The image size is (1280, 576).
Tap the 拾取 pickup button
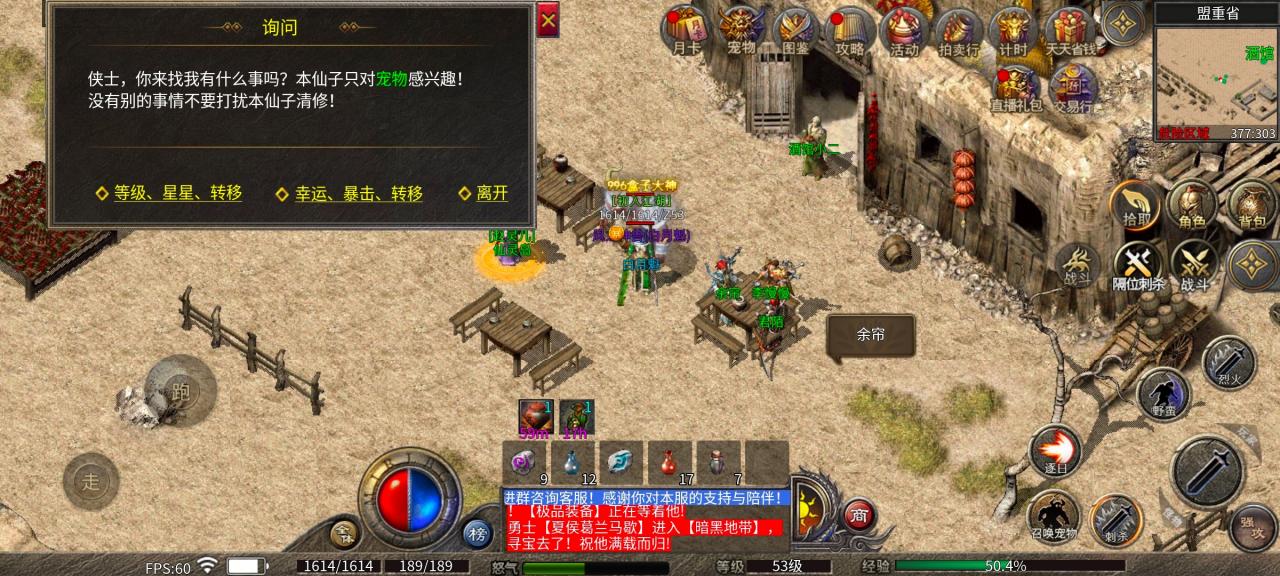pos(1135,205)
